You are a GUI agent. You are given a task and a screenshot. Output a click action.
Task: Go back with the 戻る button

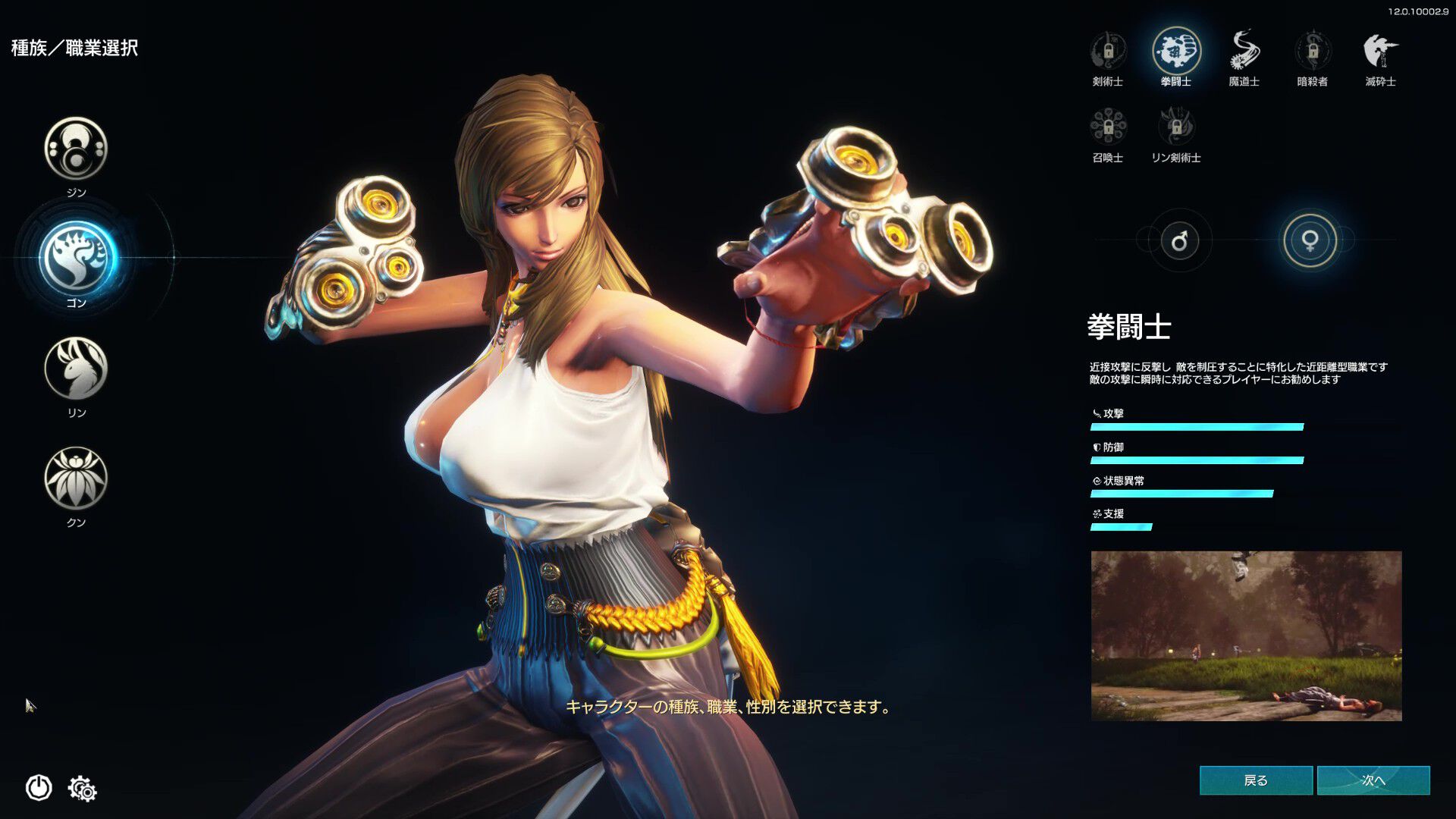1256,780
